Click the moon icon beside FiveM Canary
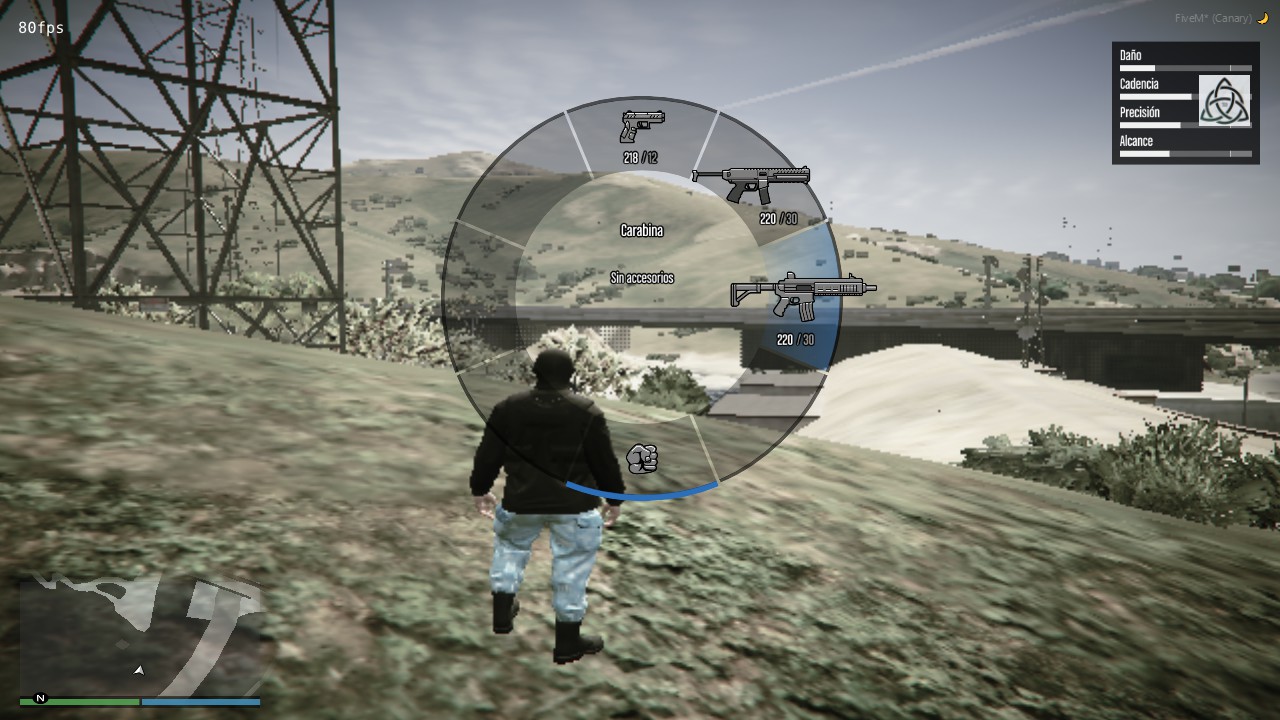 pyautogui.click(x=1262, y=17)
